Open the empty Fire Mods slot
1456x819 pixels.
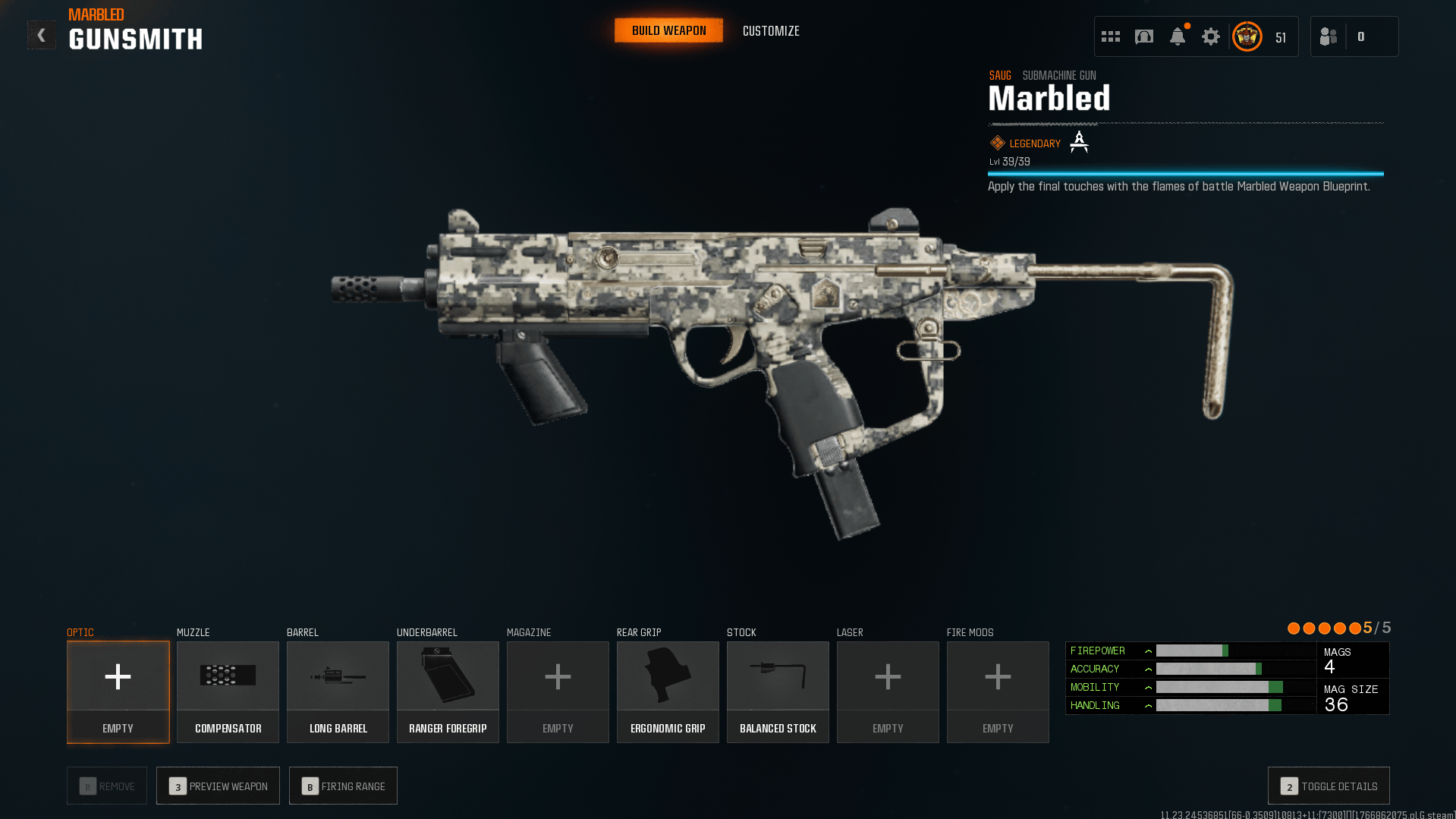(997, 691)
